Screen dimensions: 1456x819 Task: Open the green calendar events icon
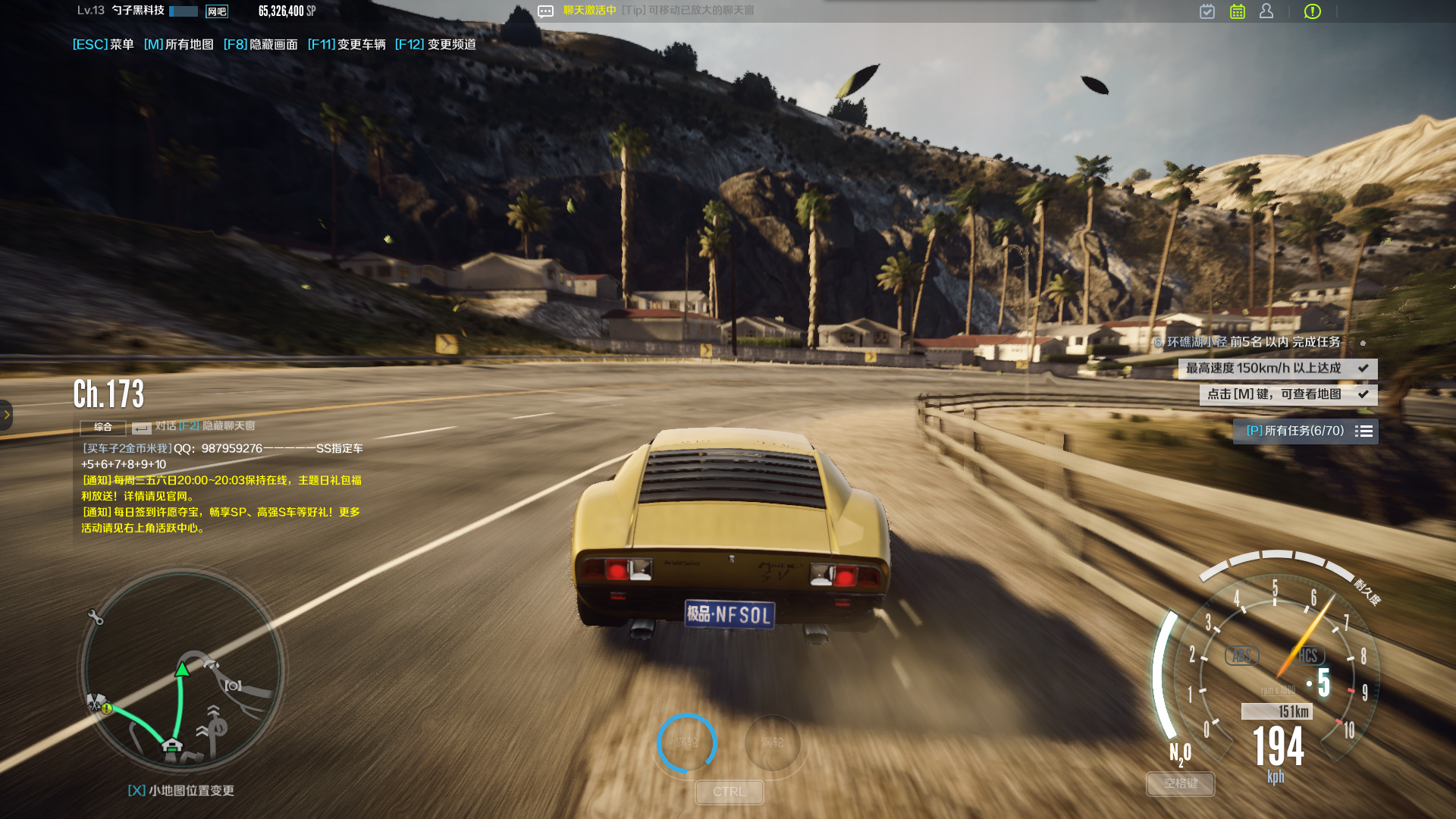point(1238,11)
